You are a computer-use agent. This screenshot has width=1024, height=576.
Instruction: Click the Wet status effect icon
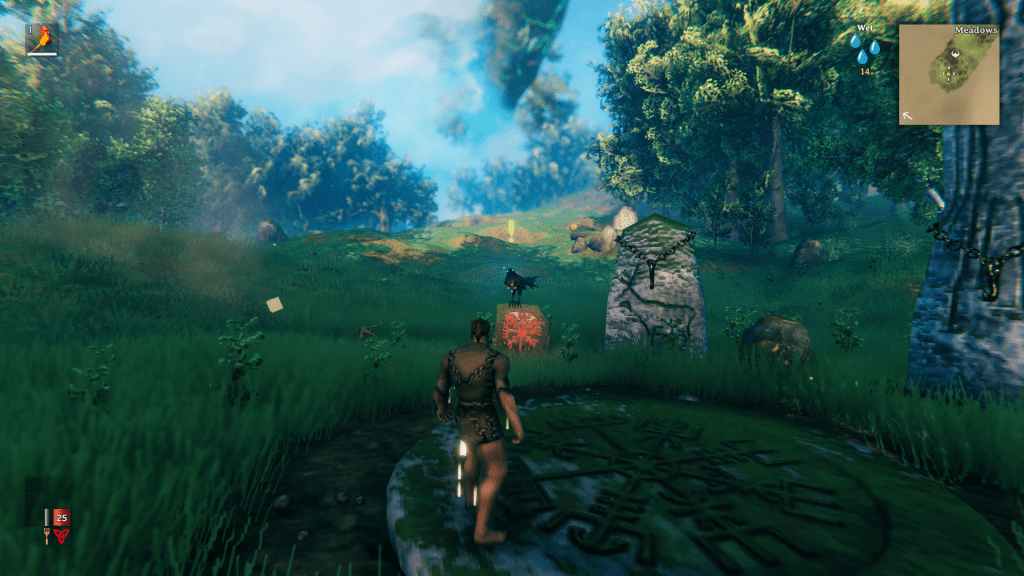coord(865,46)
